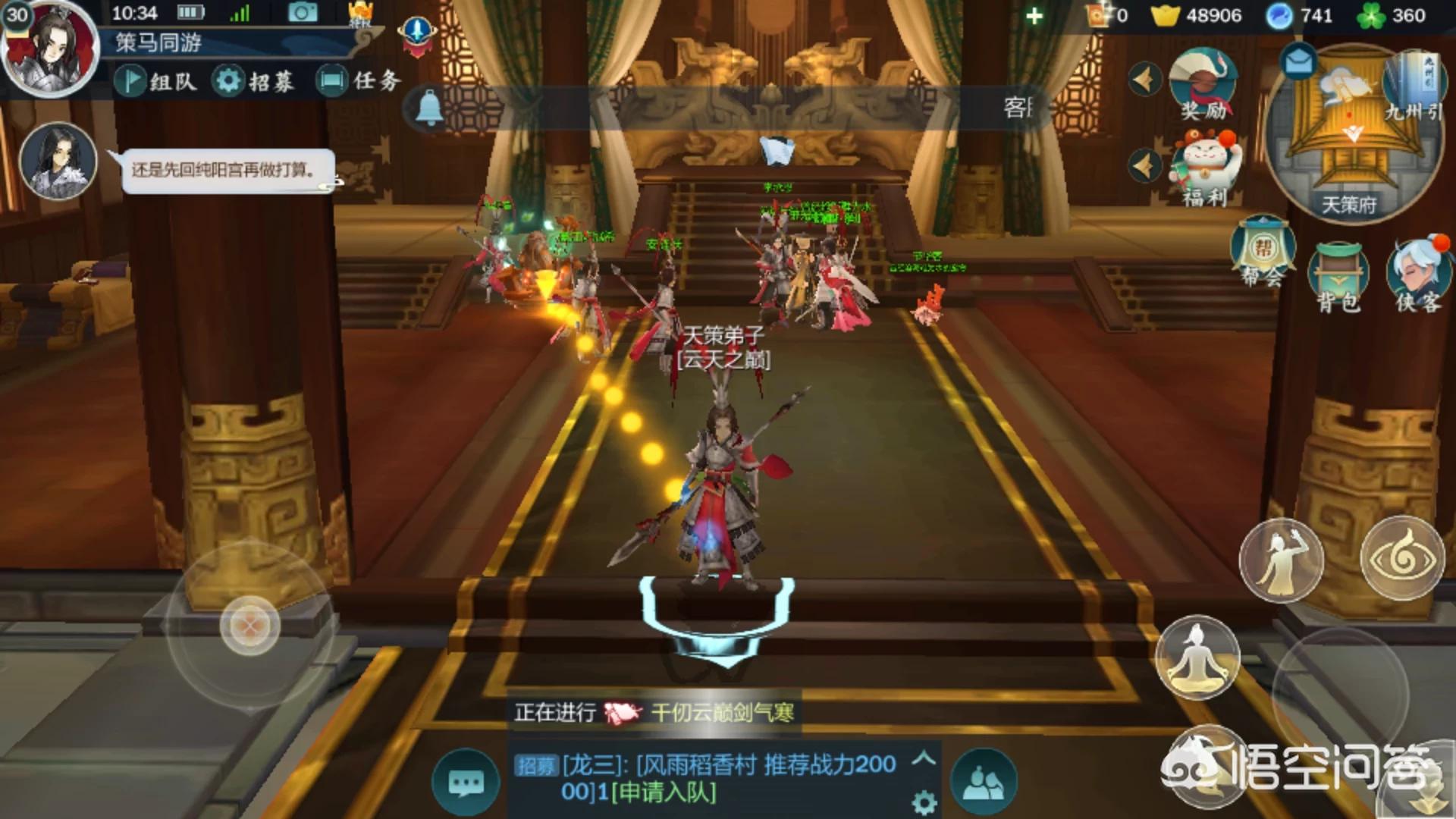Toggle the eye swirl view button

(1402, 558)
